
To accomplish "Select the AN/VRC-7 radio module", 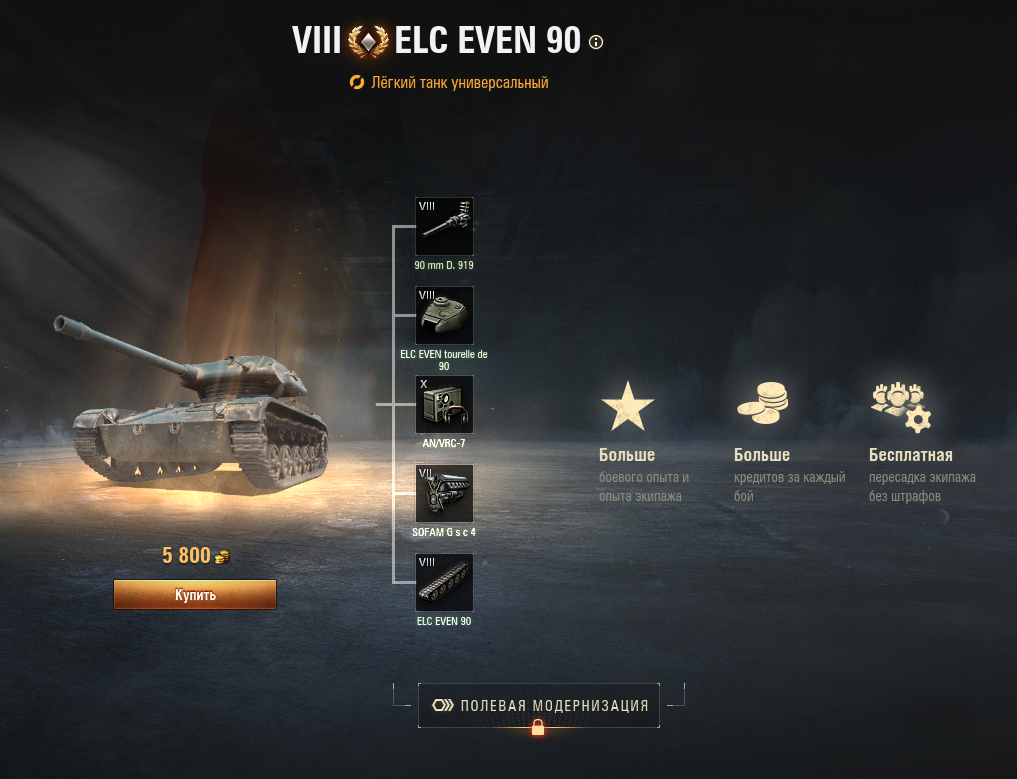I will 444,404.
